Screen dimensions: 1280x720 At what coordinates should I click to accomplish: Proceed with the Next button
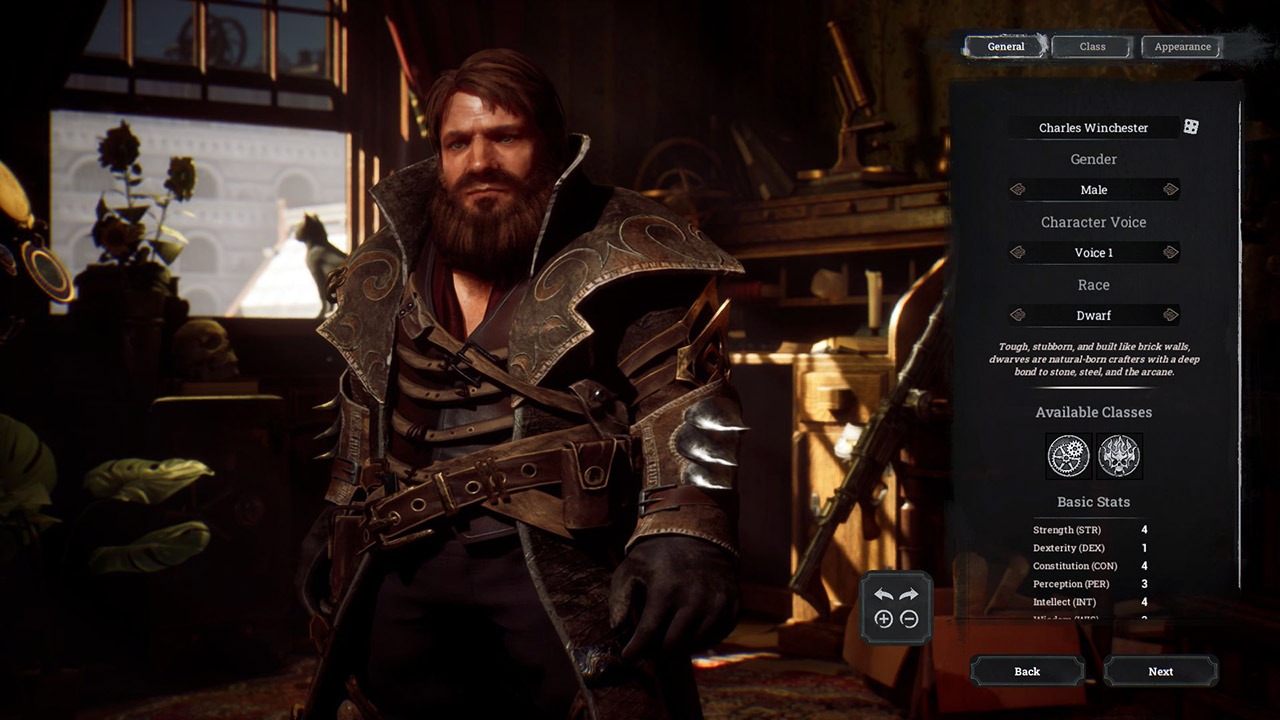1160,671
